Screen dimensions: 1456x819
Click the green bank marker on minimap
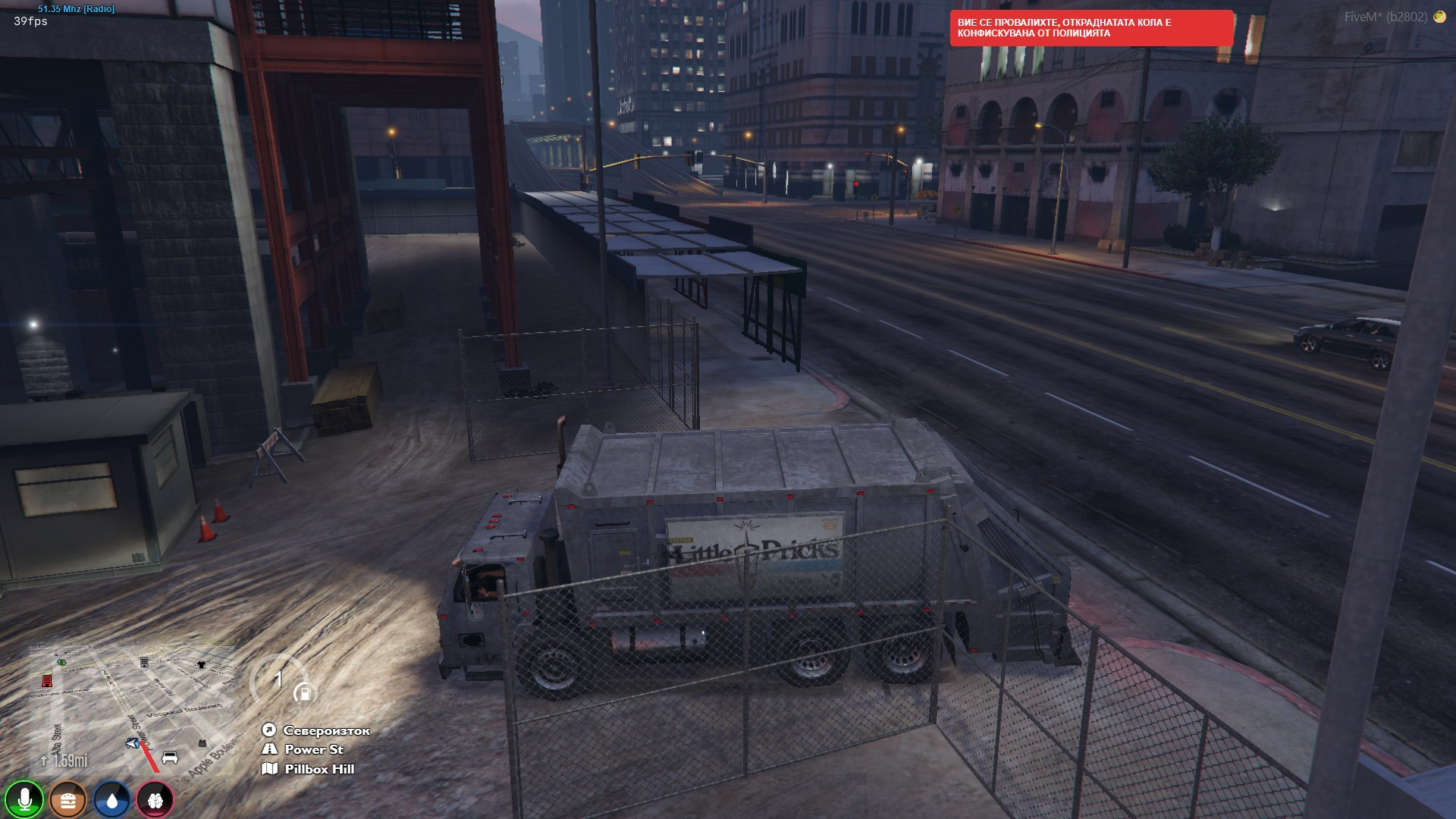(61, 663)
